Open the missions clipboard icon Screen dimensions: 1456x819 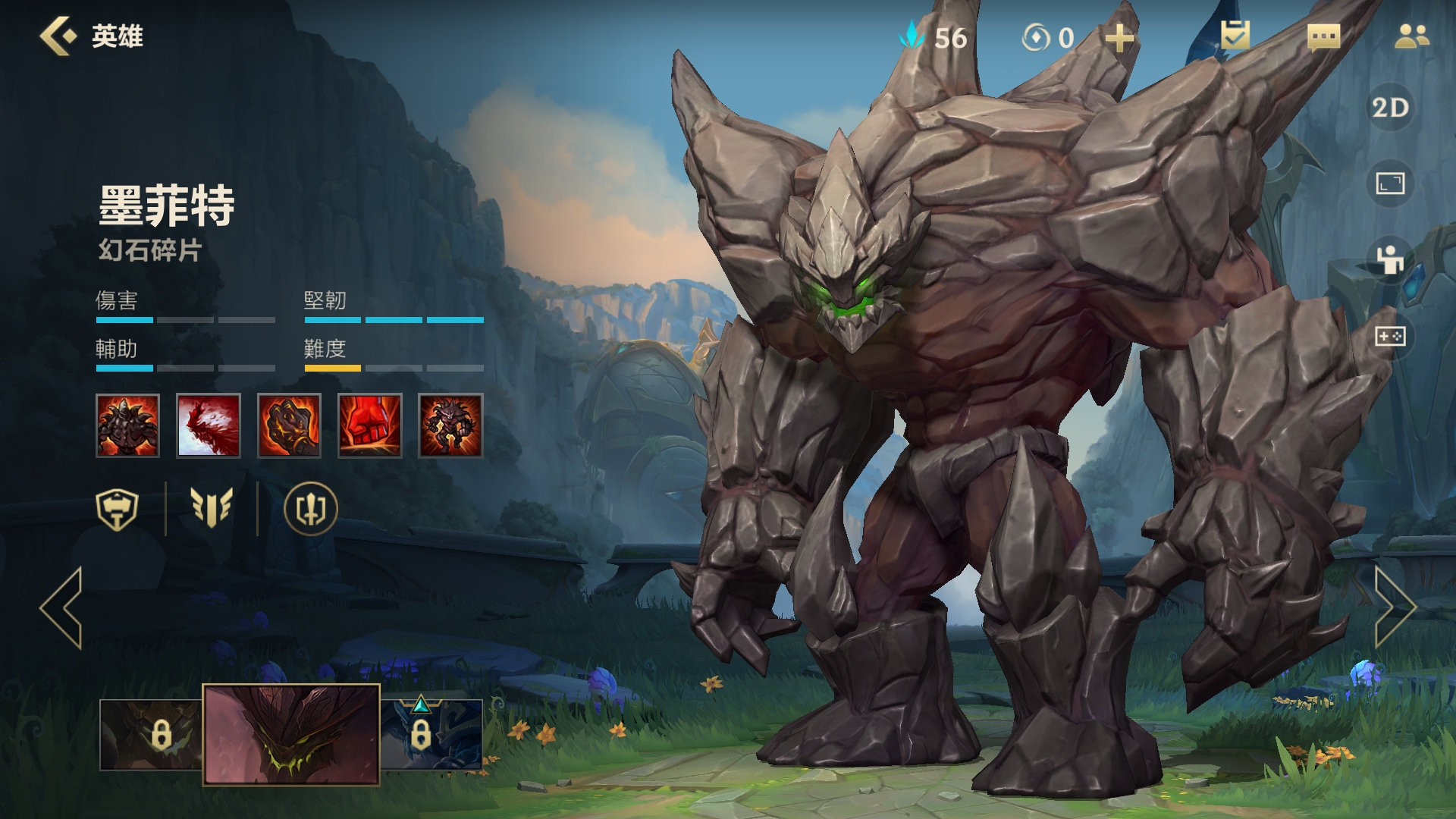point(1235,36)
